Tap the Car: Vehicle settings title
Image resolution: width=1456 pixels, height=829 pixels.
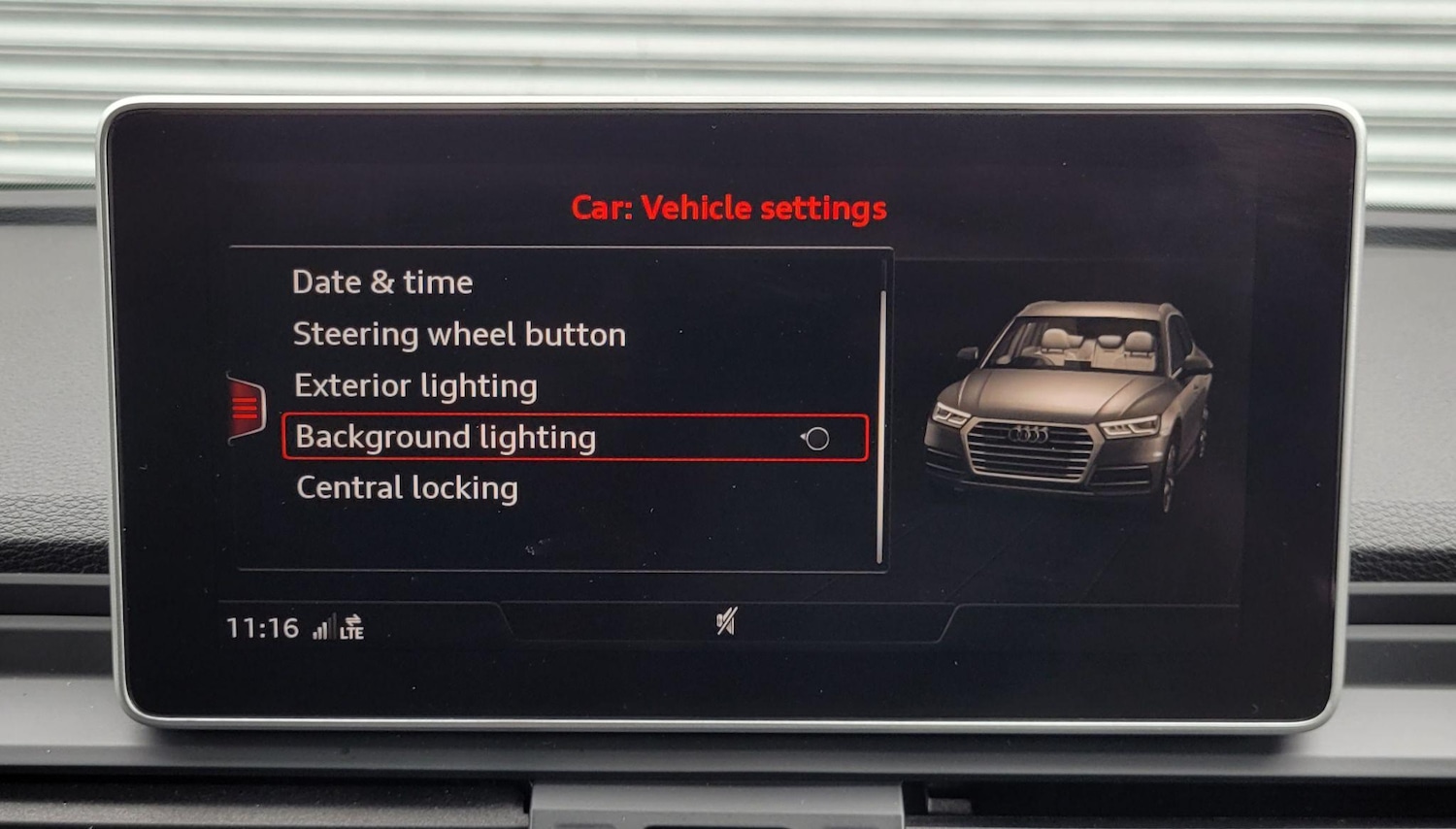point(732,207)
